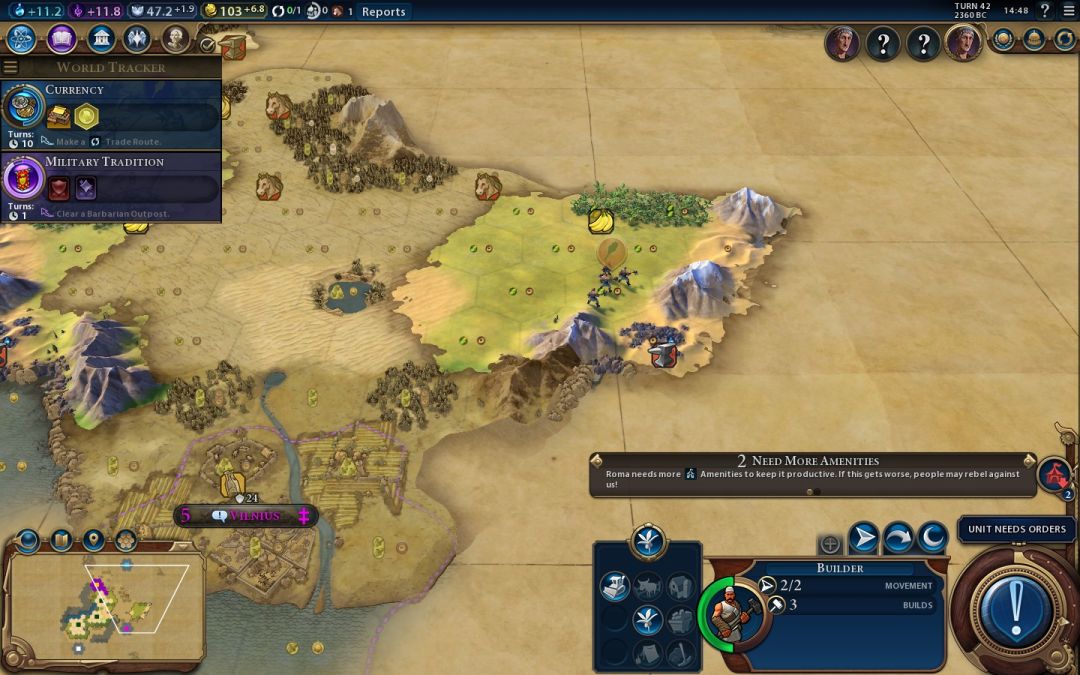Image resolution: width=1080 pixels, height=675 pixels.
Task: Open the Reports list
Action: pos(383,12)
